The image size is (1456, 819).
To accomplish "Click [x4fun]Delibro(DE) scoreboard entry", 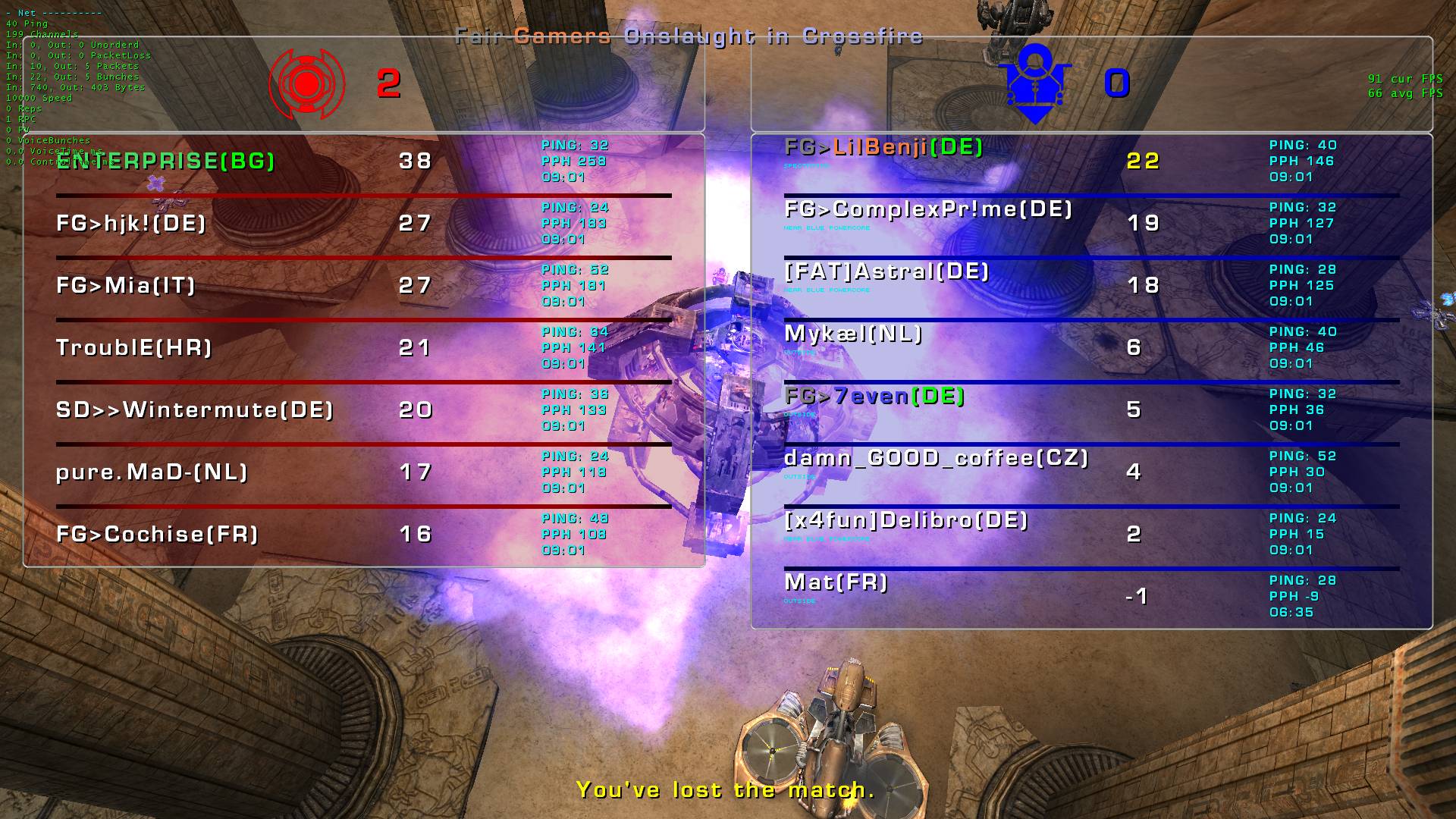I will pyautogui.click(x=906, y=520).
